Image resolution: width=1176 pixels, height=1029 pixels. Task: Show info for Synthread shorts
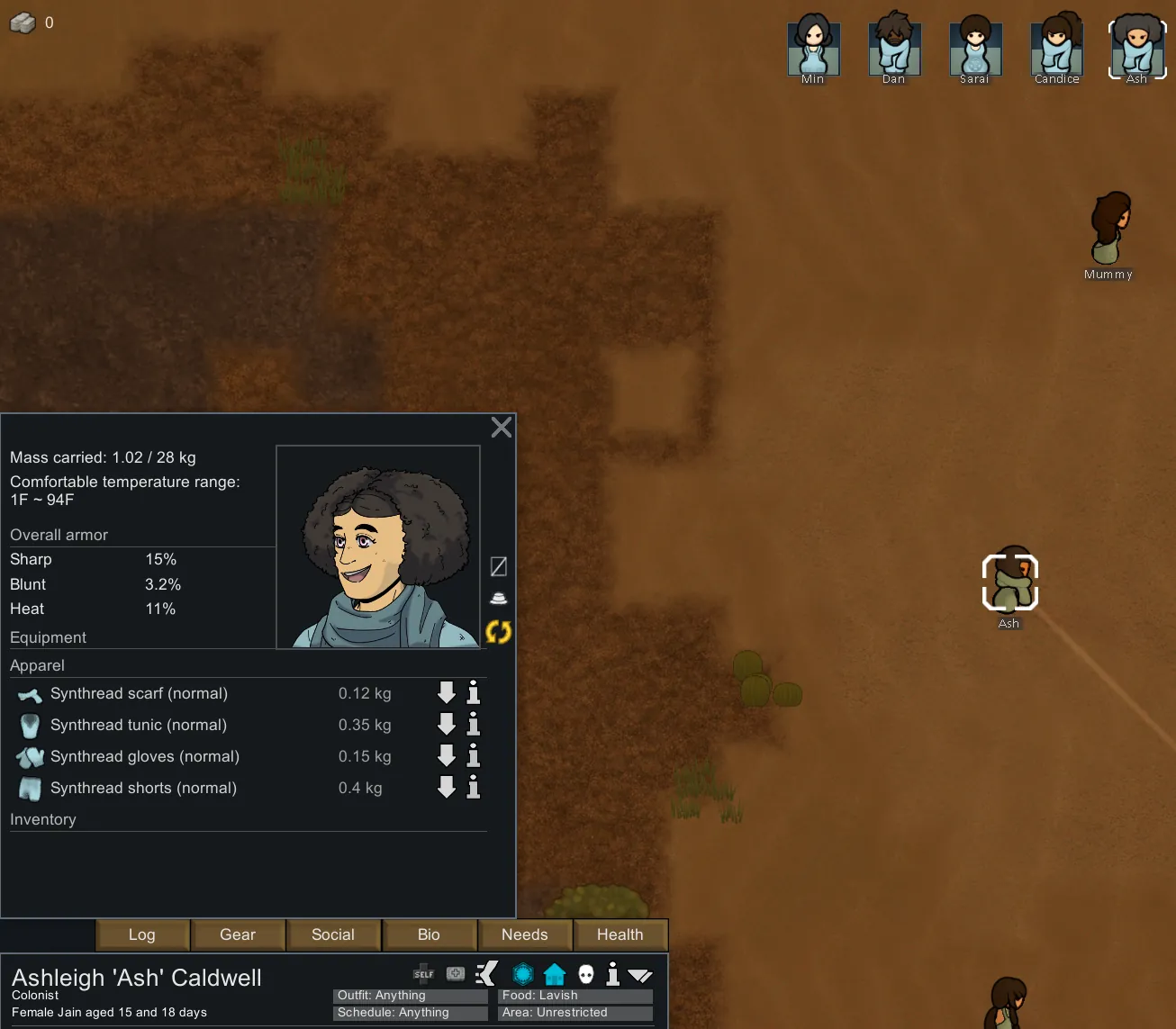point(474,787)
